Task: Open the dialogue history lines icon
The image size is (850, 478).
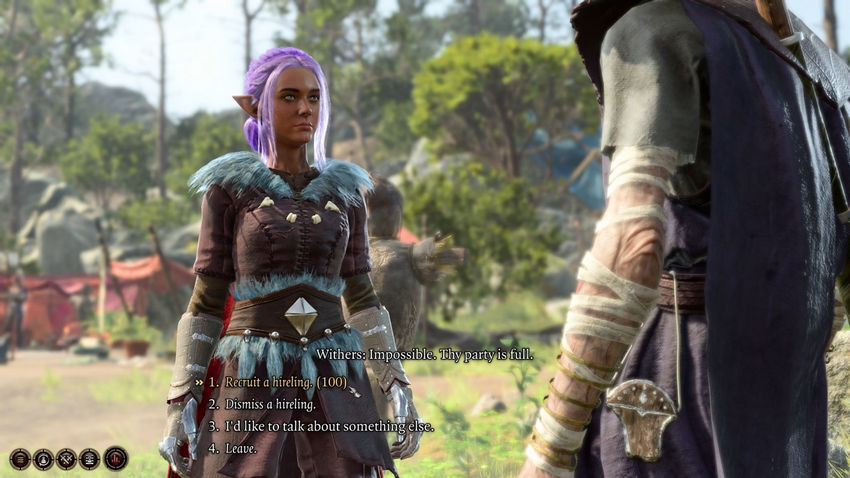Action: point(20,459)
